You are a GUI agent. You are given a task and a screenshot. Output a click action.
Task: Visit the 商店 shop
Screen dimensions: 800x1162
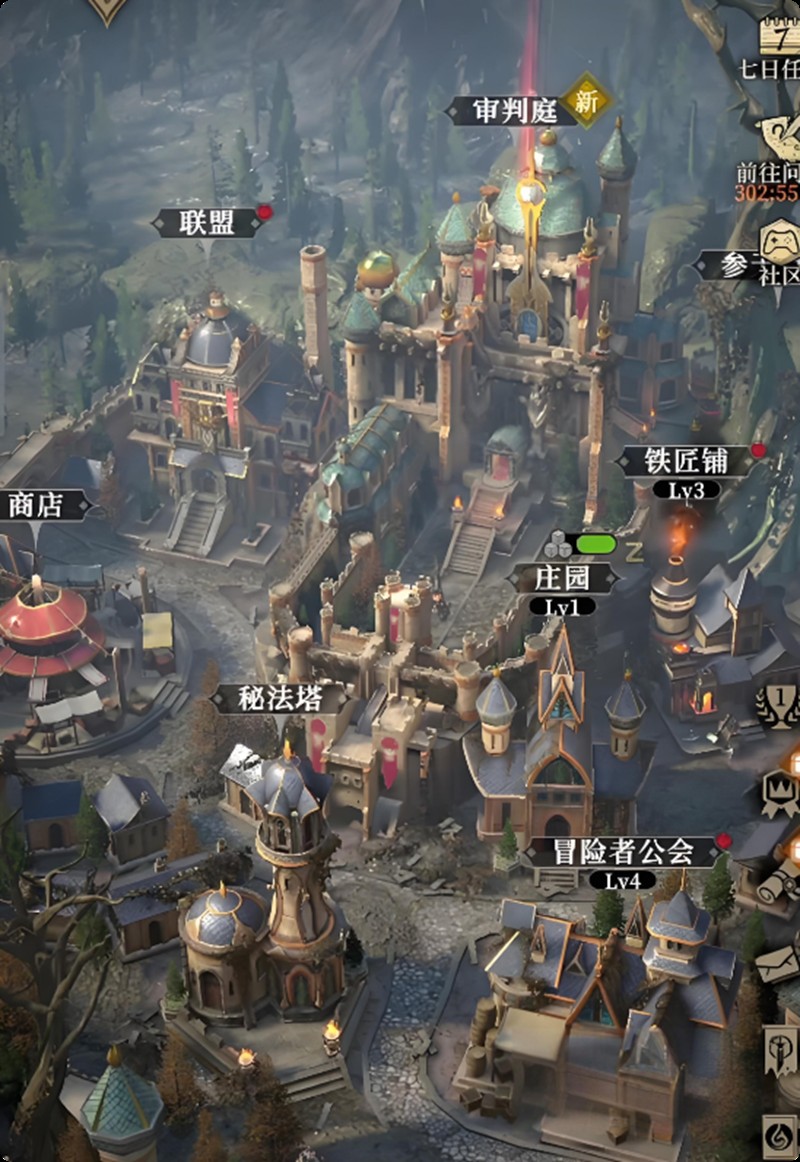(x=36, y=505)
